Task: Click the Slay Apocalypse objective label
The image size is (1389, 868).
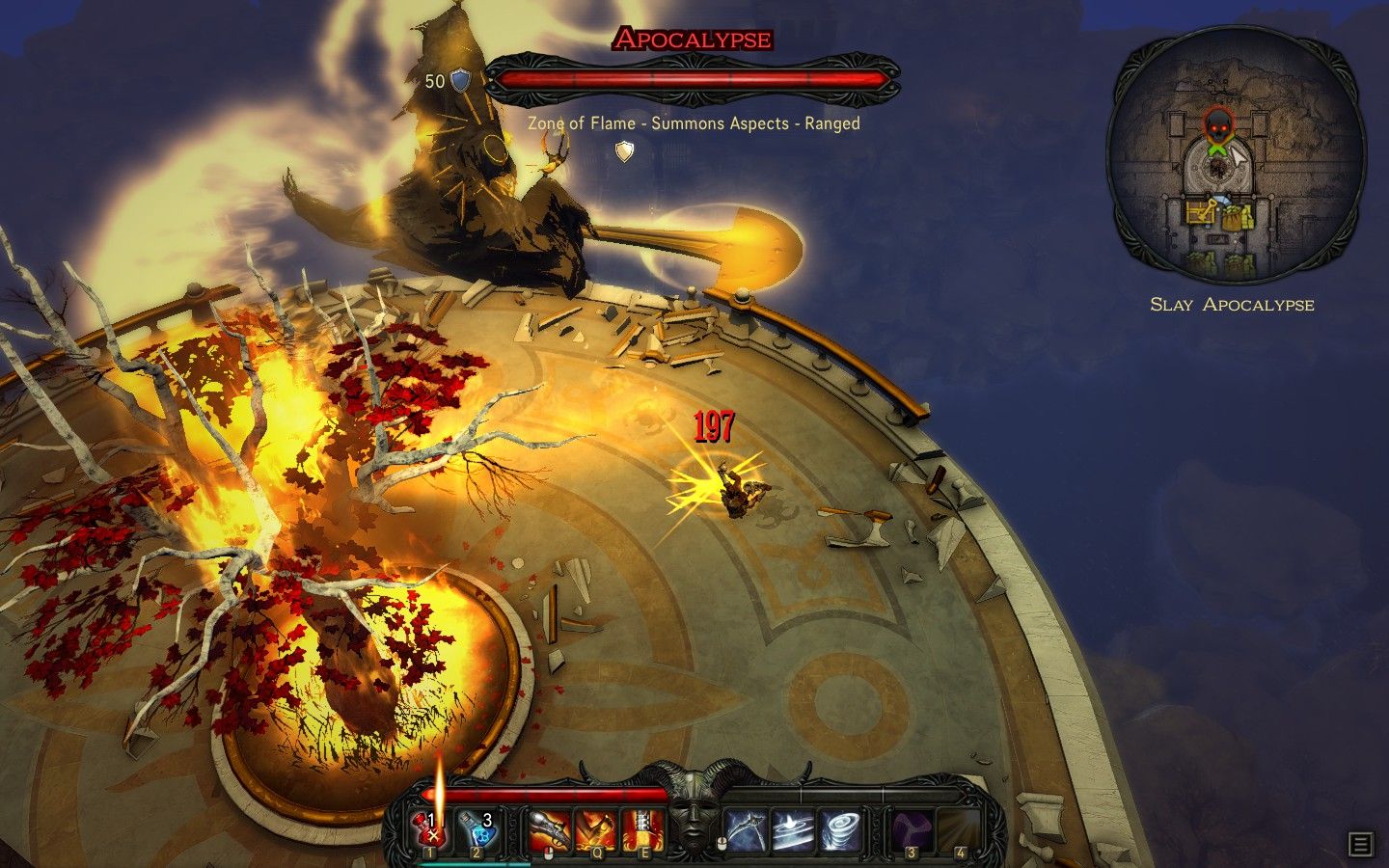Action: pos(1232,304)
